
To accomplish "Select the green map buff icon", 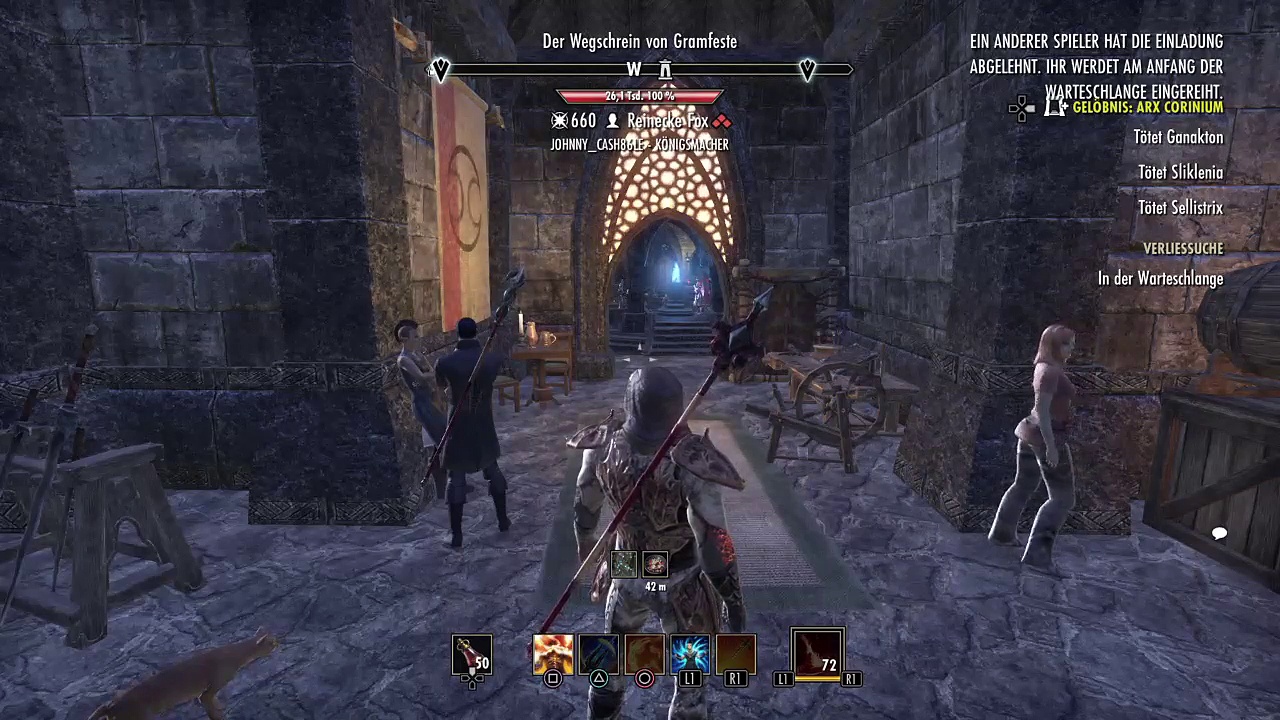I will pos(624,565).
